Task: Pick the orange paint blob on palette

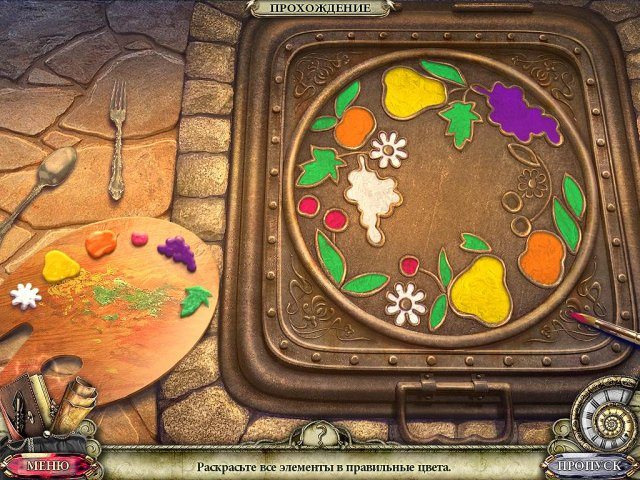Action: pos(100,243)
